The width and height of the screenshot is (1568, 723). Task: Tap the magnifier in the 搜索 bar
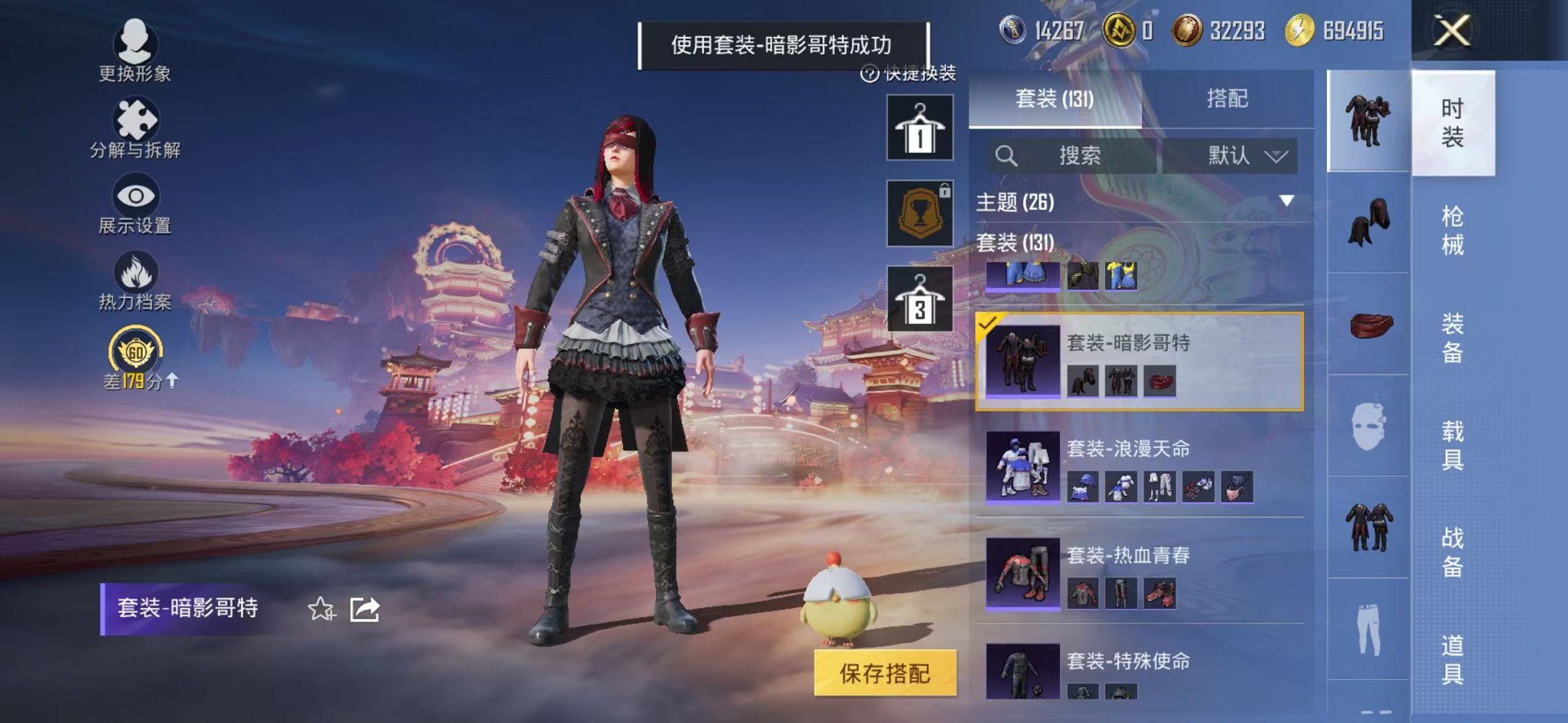pos(1005,156)
